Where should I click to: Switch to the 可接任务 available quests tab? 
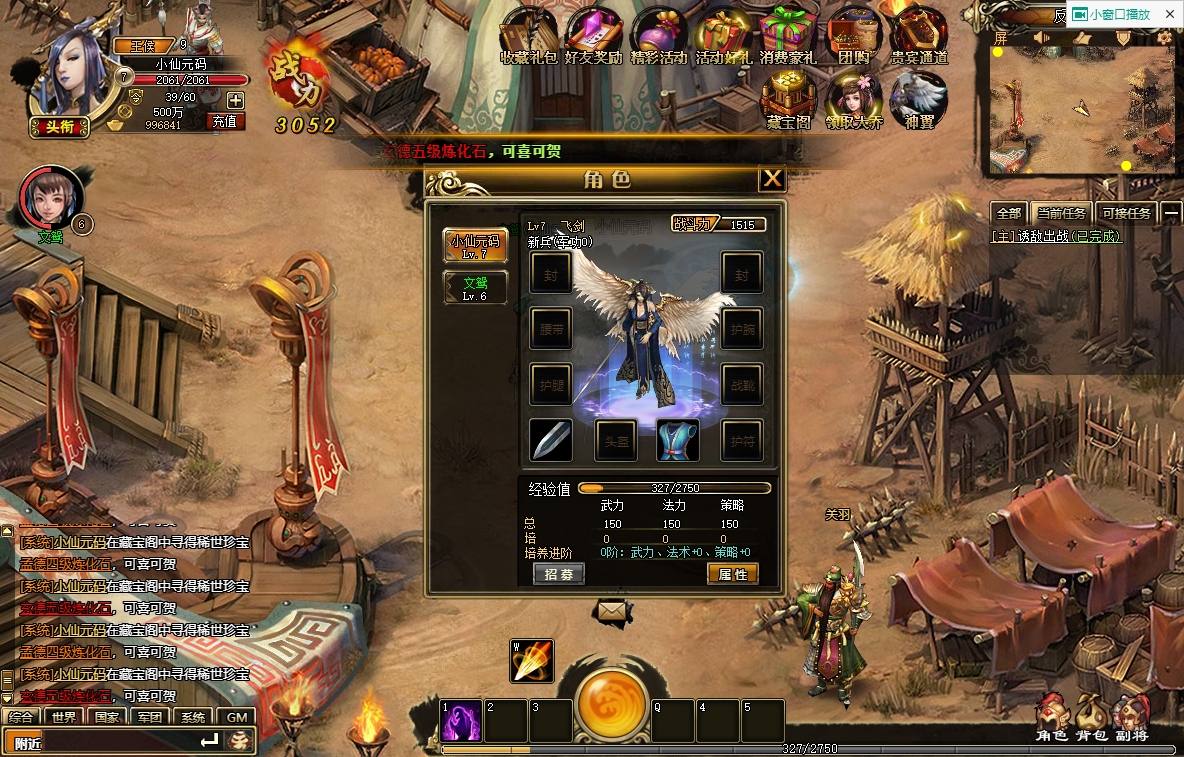1126,213
